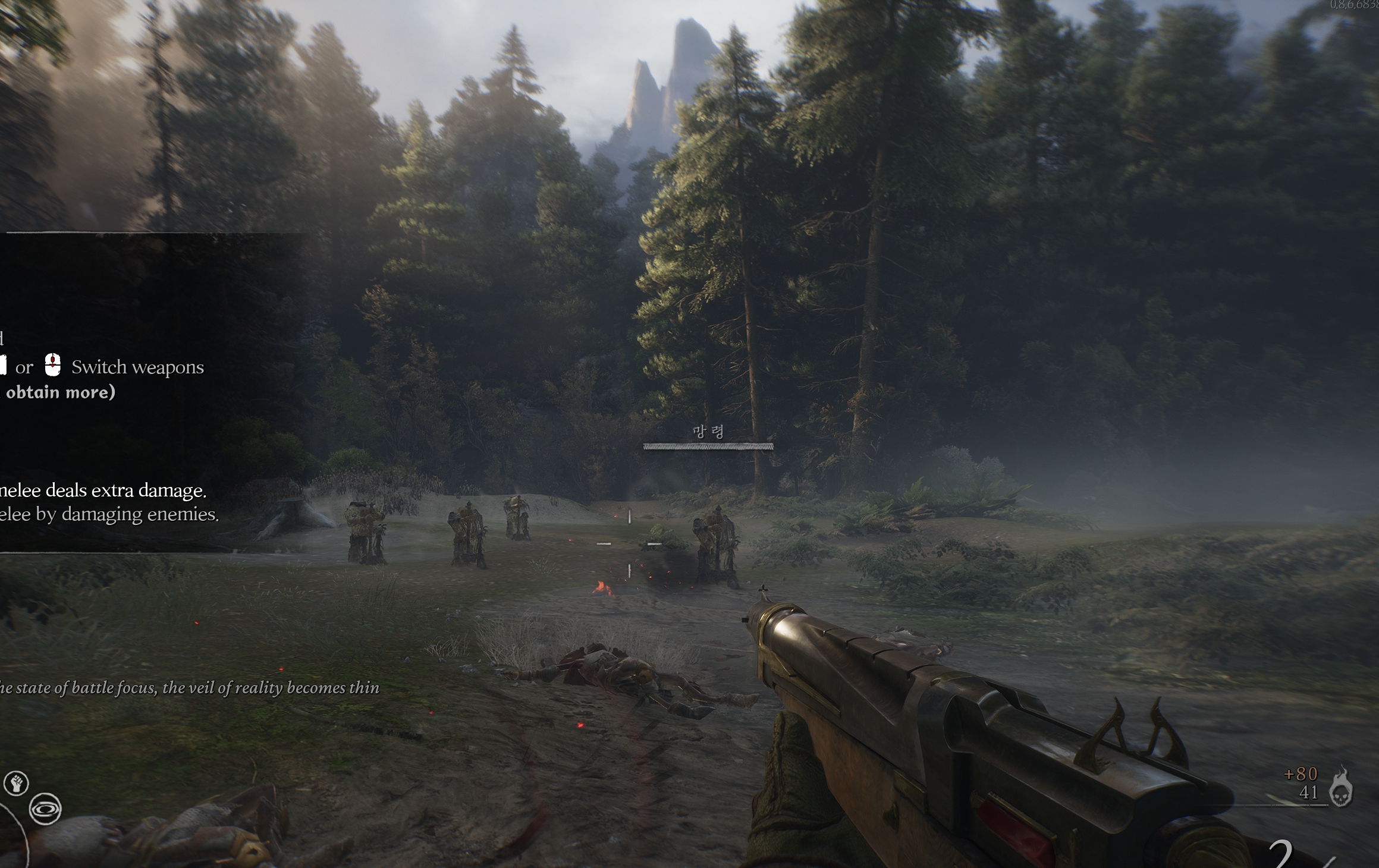The height and width of the screenshot is (868, 1379).
Task: Select the raised fist melee ability icon
Action: (17, 783)
